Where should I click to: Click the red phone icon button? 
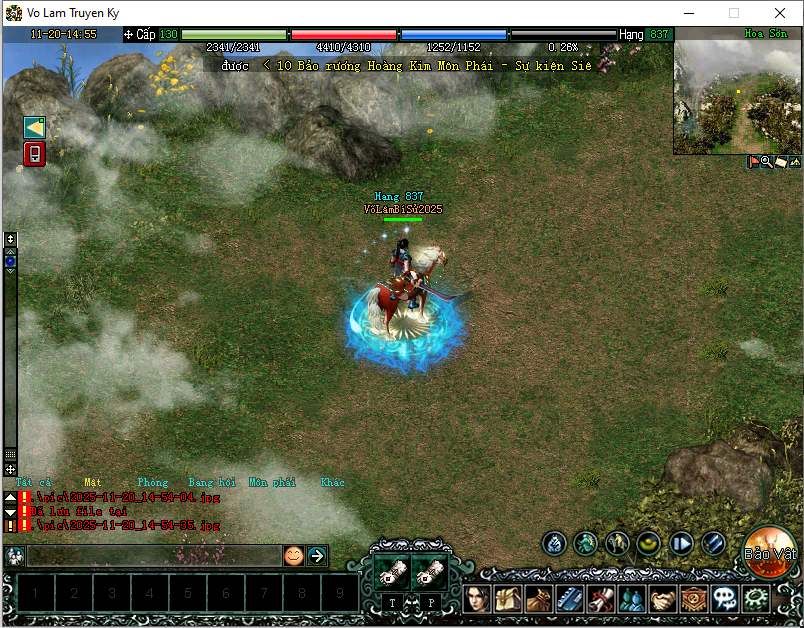(35, 154)
